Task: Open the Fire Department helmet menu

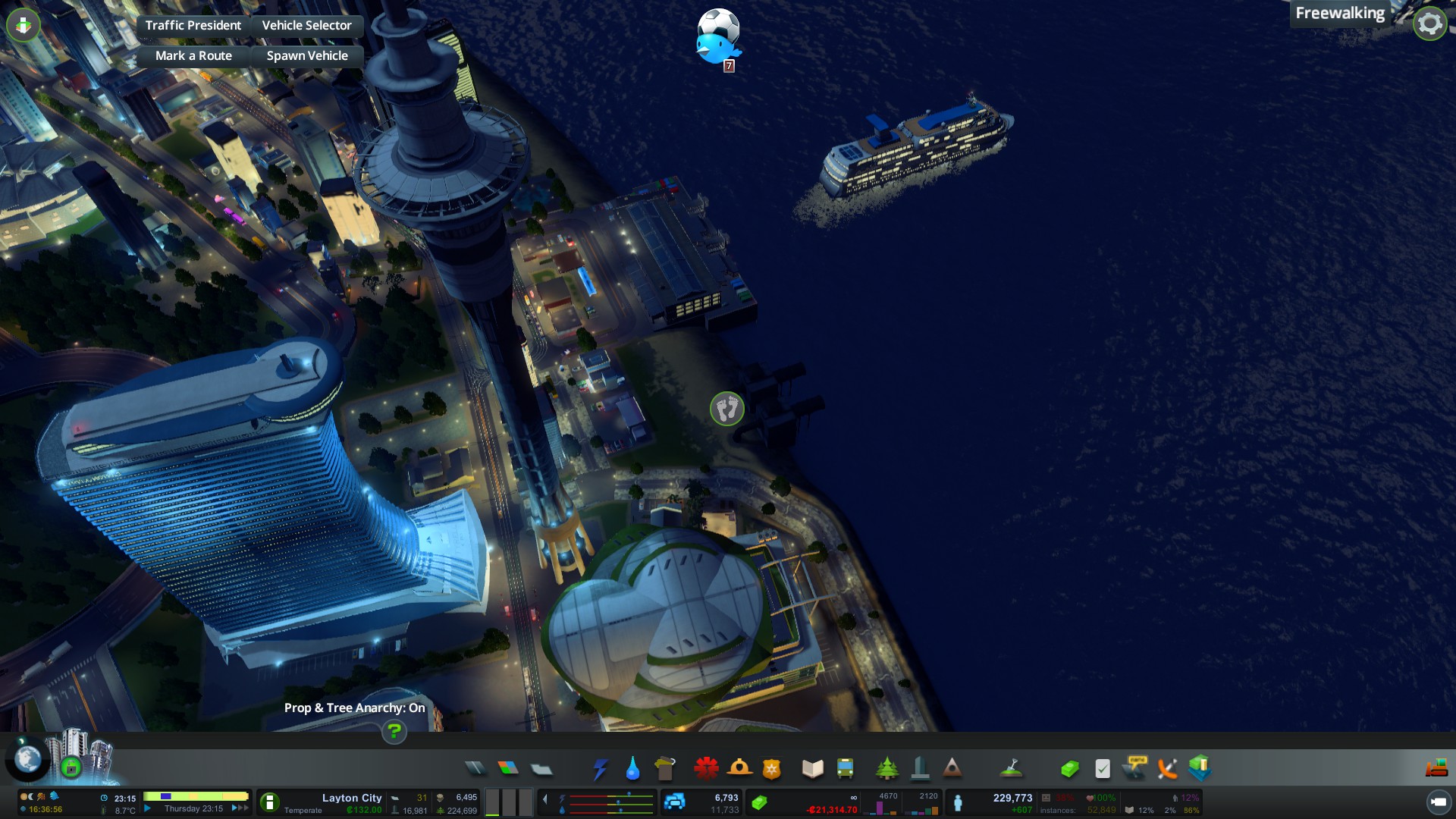Action: 739,768
